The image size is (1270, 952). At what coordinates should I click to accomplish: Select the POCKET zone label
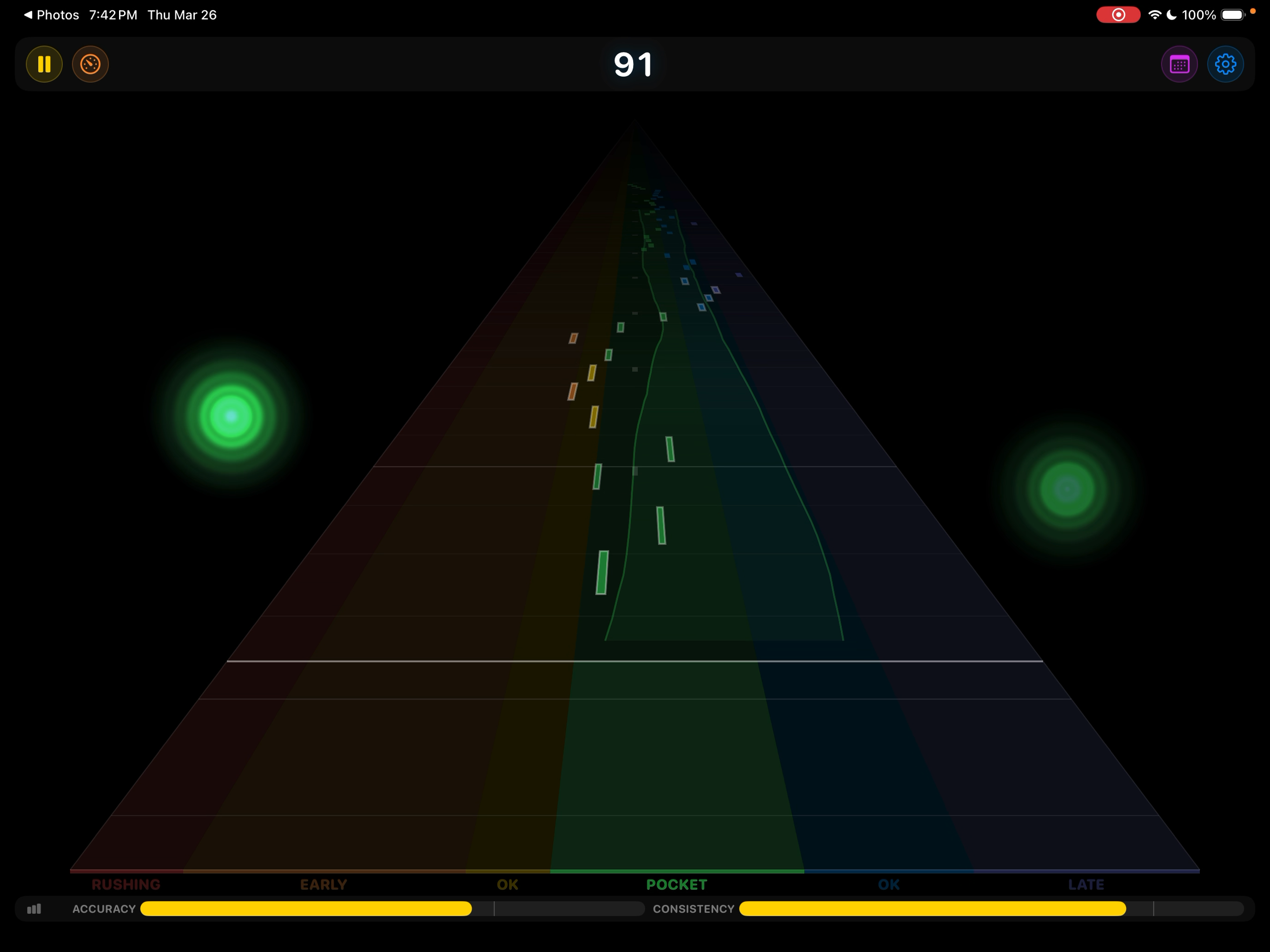[676, 884]
